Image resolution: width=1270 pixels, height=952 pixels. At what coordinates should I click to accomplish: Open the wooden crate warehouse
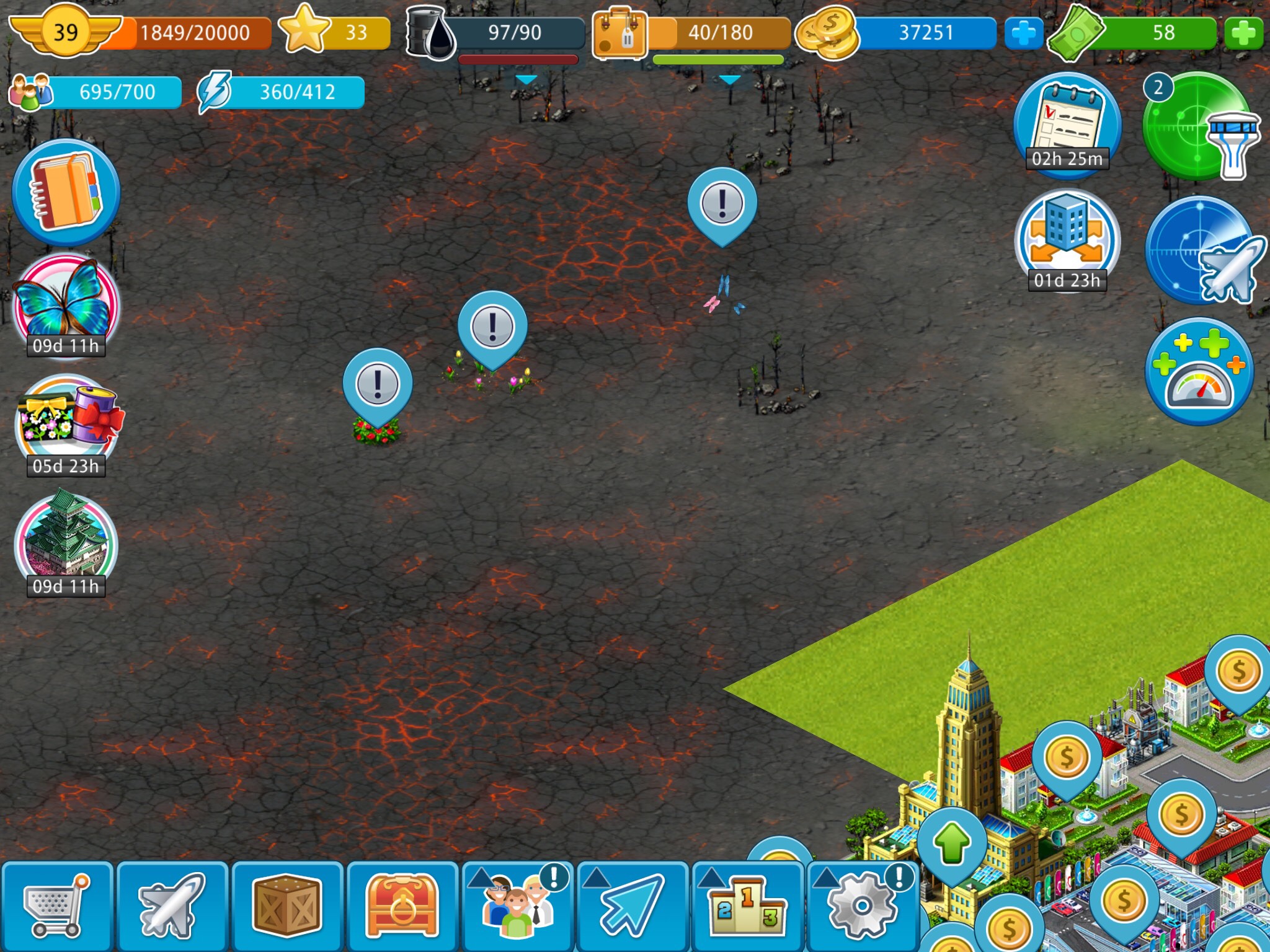click(287, 906)
